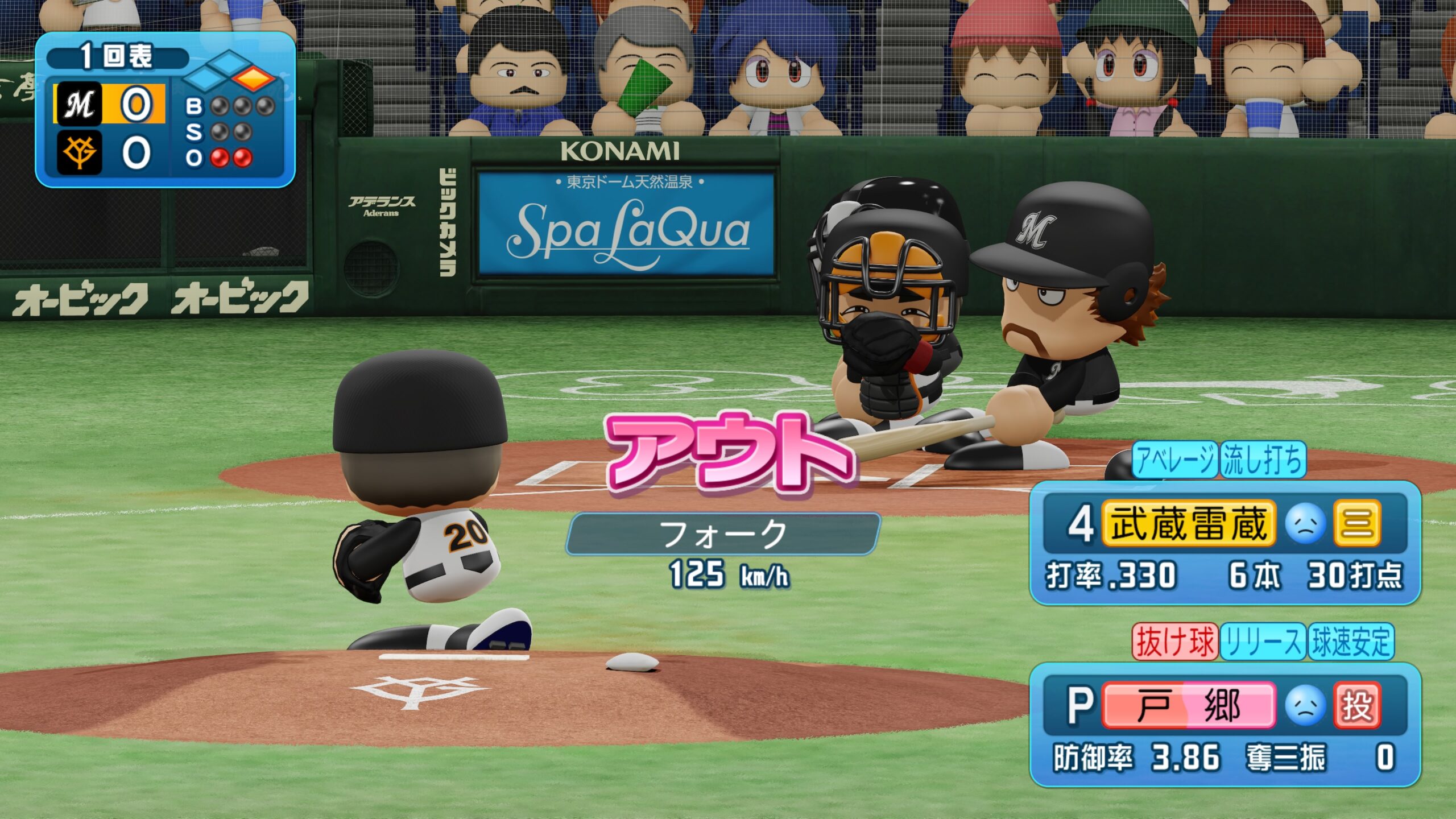Click the Giants team logo on scoreboard
Image resolution: width=1456 pixels, height=819 pixels.
coord(79,152)
